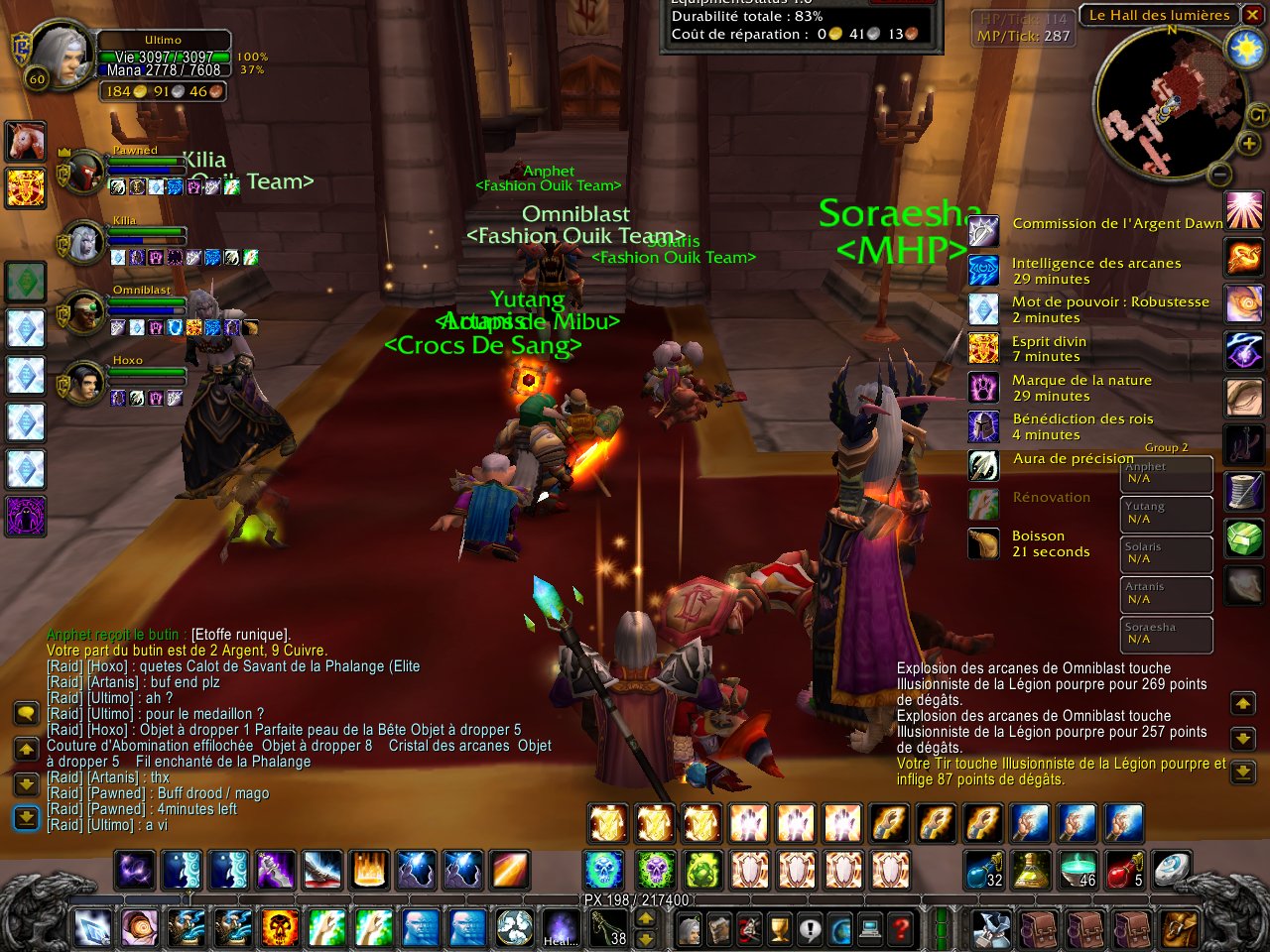Select party member Omniblast's portrait
Viewport: 1270px width, 952px height.
click(x=83, y=313)
